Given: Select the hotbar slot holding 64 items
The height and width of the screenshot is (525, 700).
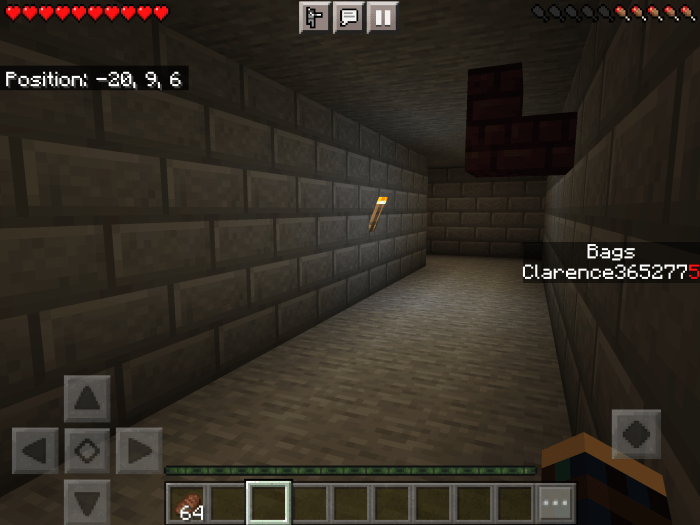Looking at the screenshot, I should [x=186, y=502].
